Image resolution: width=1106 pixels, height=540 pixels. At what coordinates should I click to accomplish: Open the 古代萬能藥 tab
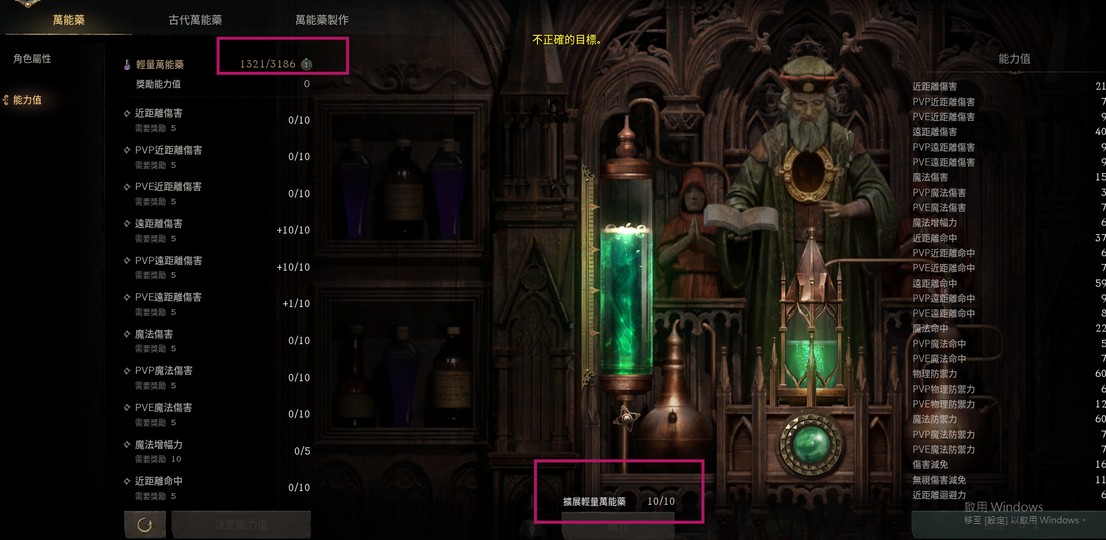pyautogui.click(x=195, y=19)
